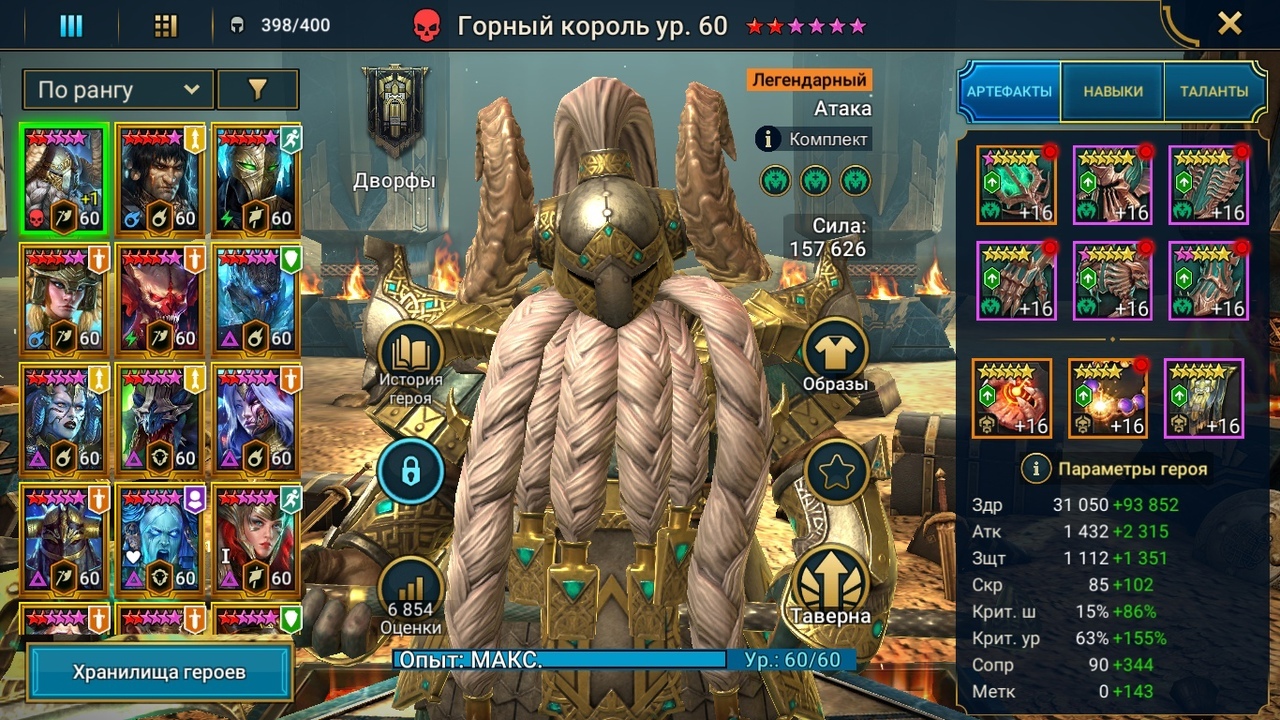Open the Образы skins menu
Viewport: 1280px width, 720px height.
point(834,357)
